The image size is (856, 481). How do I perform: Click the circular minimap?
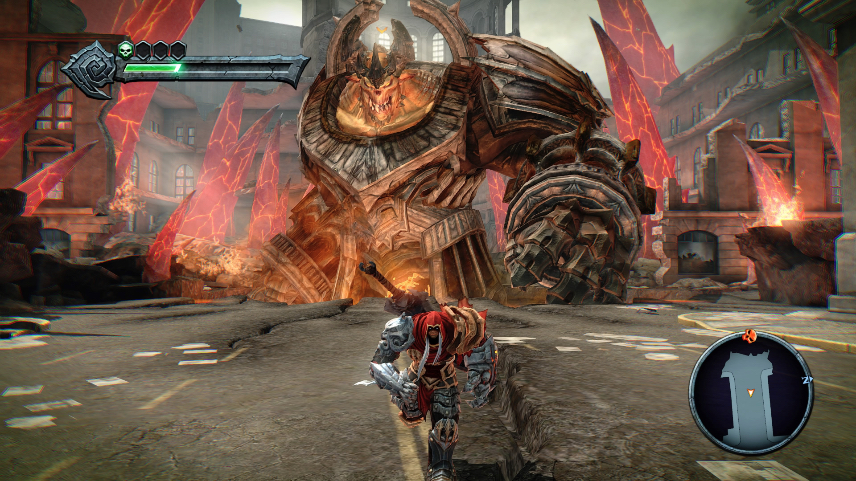[x=751, y=393]
